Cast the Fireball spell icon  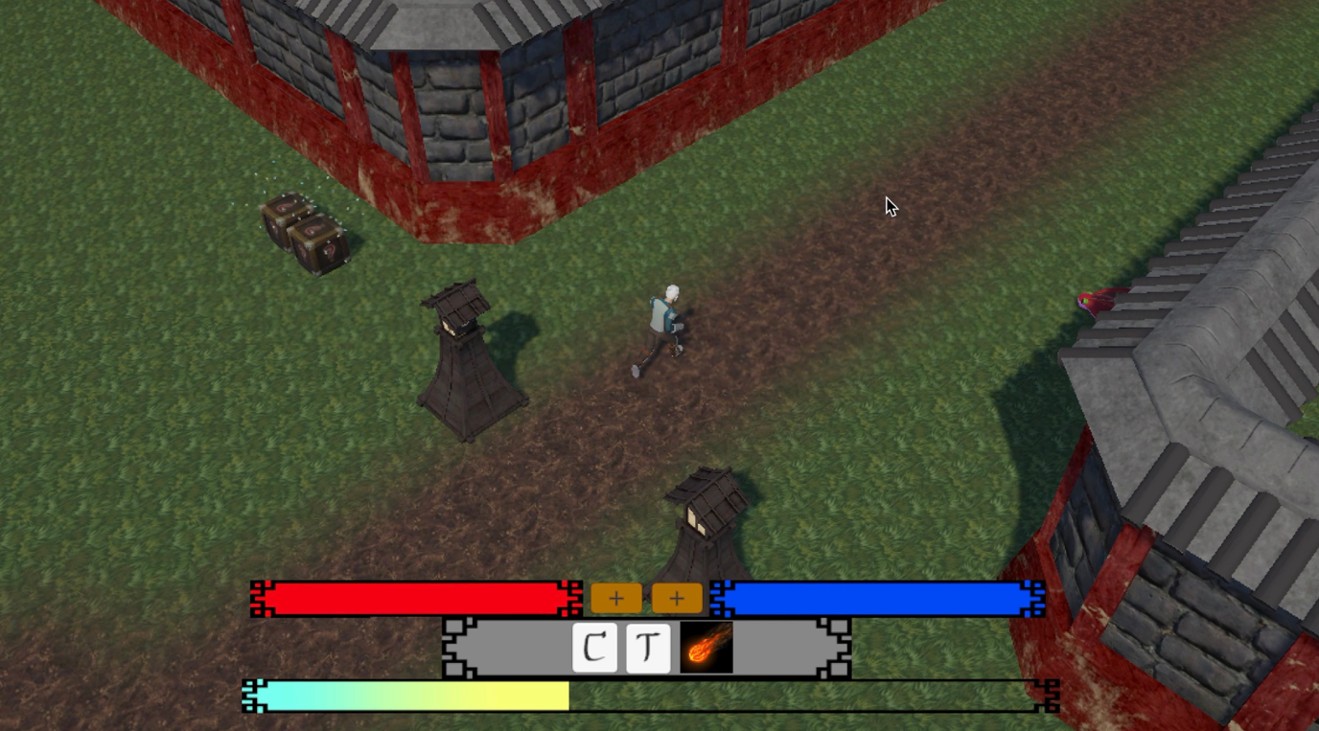click(705, 647)
